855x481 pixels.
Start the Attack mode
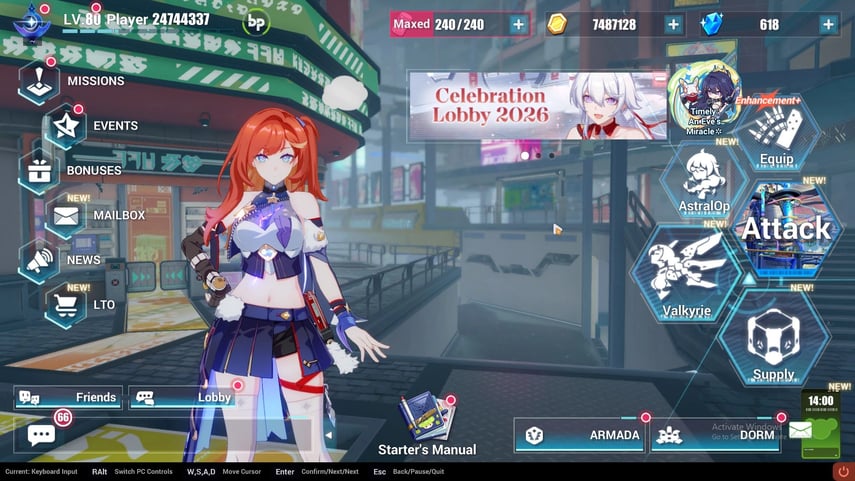(x=785, y=230)
